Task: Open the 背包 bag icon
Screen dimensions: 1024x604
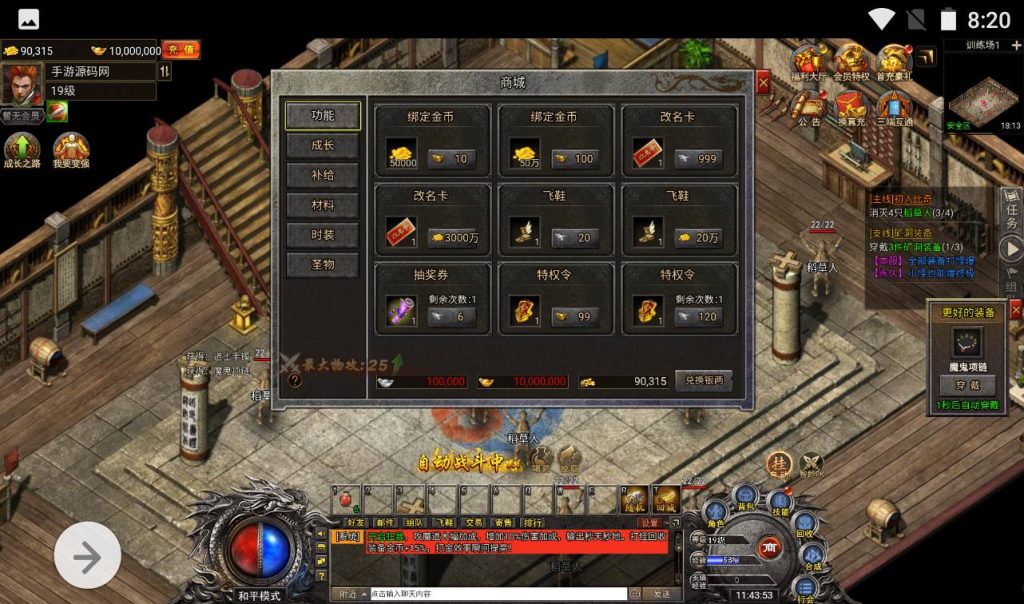Action: (745, 496)
